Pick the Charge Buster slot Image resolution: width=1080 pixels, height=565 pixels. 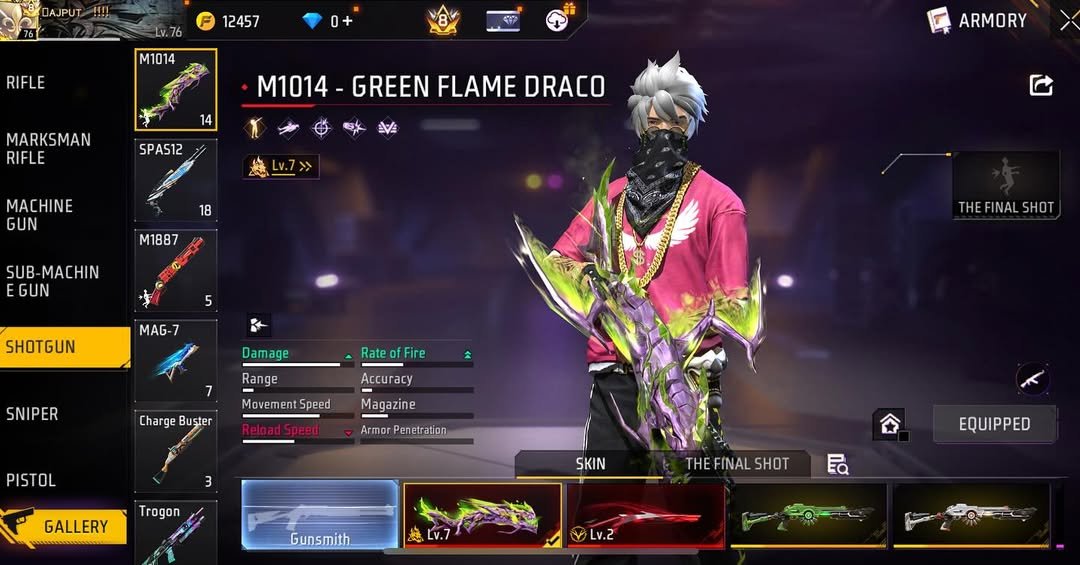[176, 450]
